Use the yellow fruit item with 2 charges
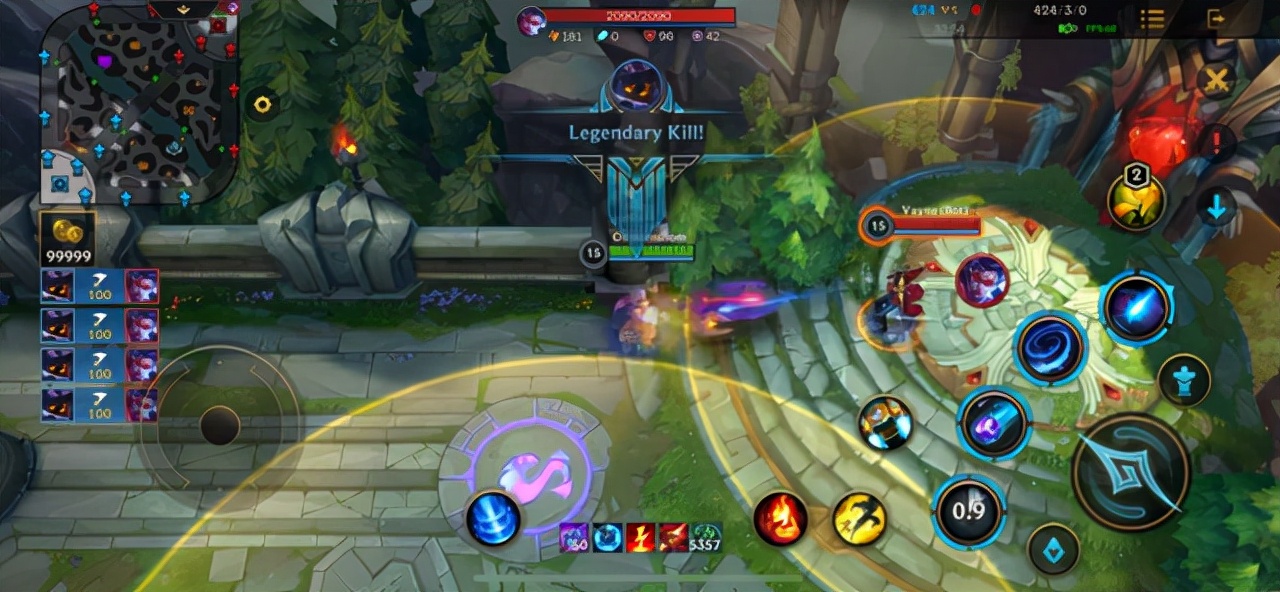The width and height of the screenshot is (1280, 592). click(1137, 201)
